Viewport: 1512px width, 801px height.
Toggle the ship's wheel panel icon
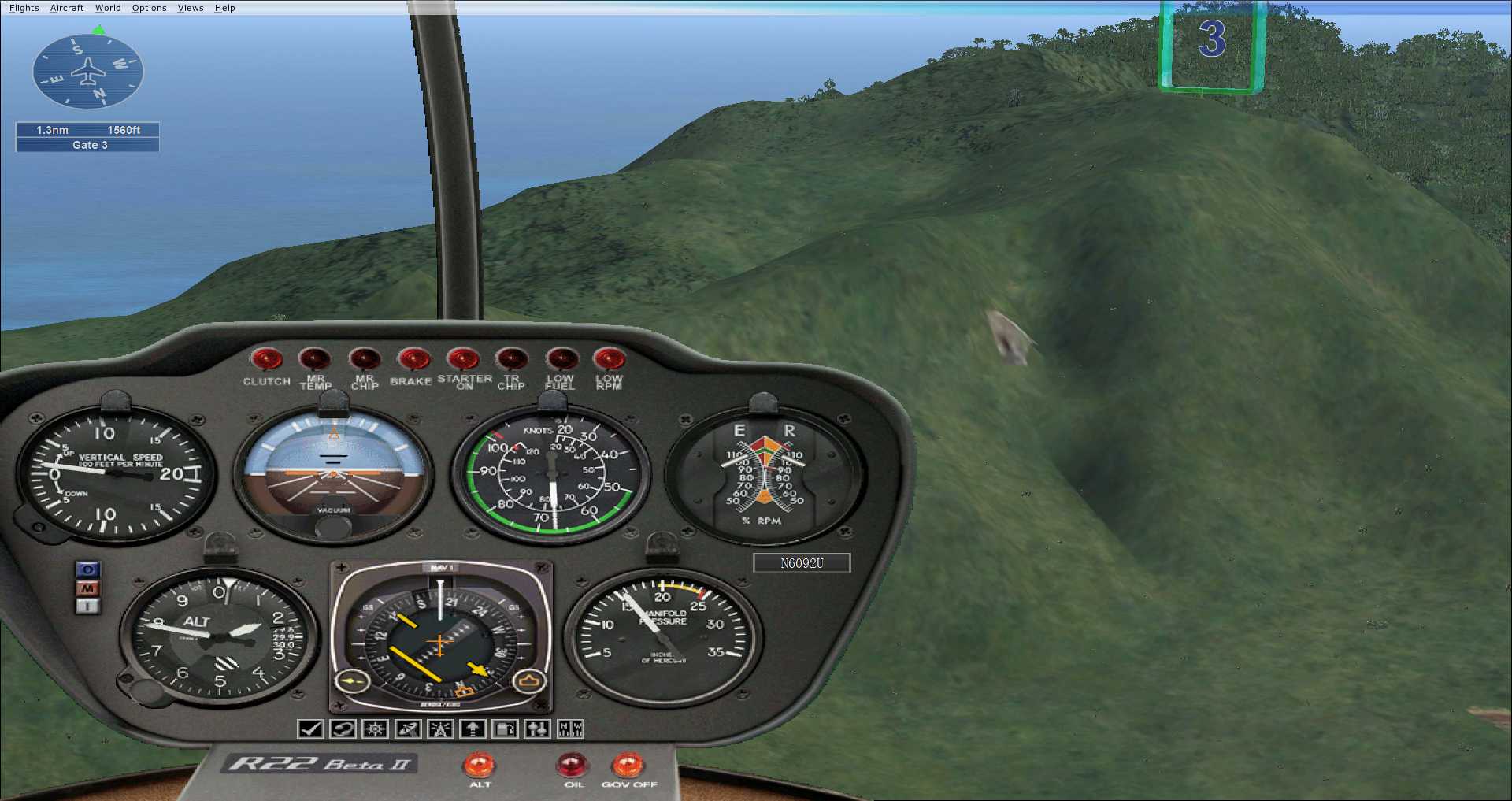click(x=375, y=729)
